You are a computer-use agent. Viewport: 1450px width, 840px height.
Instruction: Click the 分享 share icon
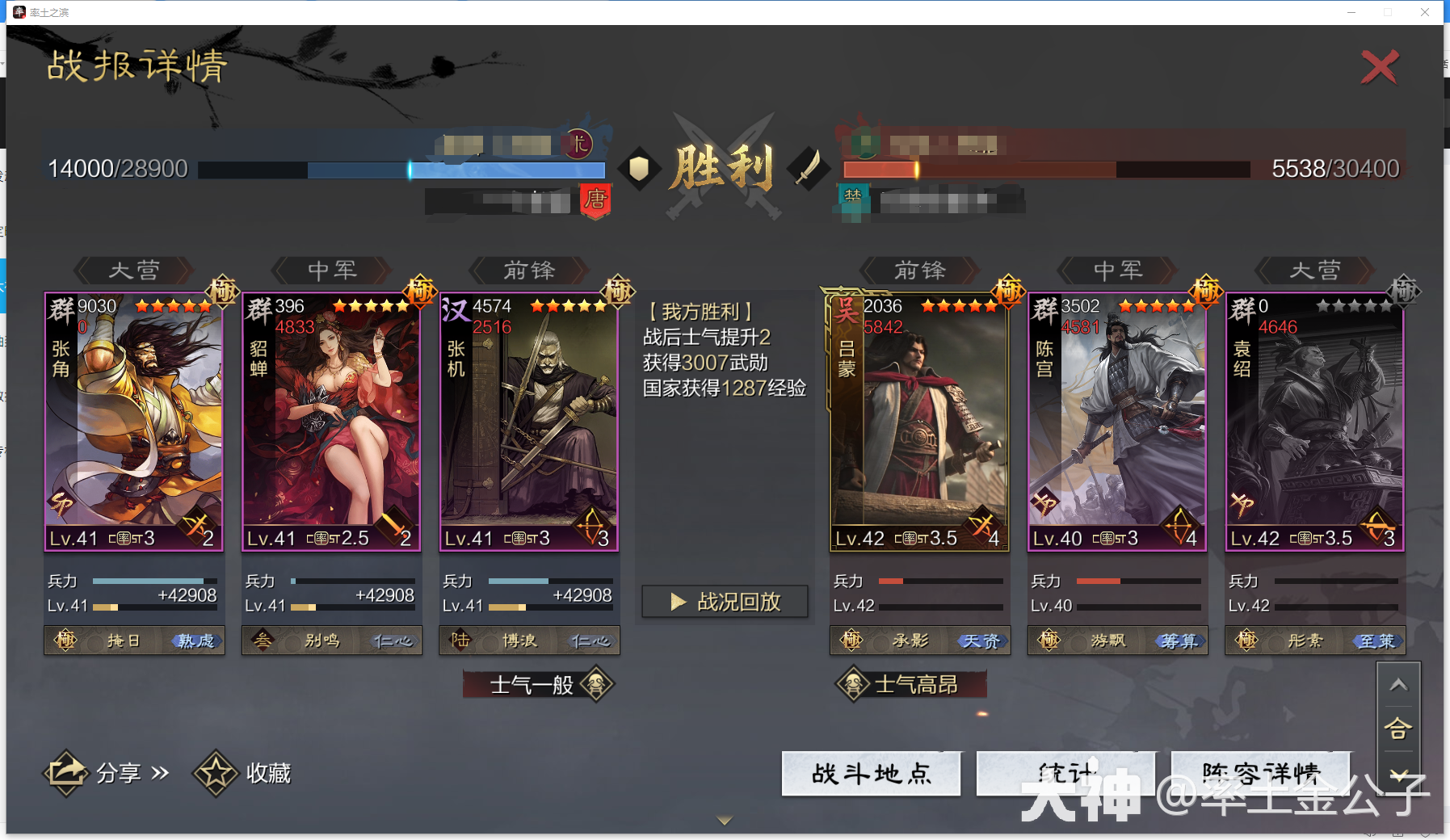pyautogui.click(x=67, y=772)
